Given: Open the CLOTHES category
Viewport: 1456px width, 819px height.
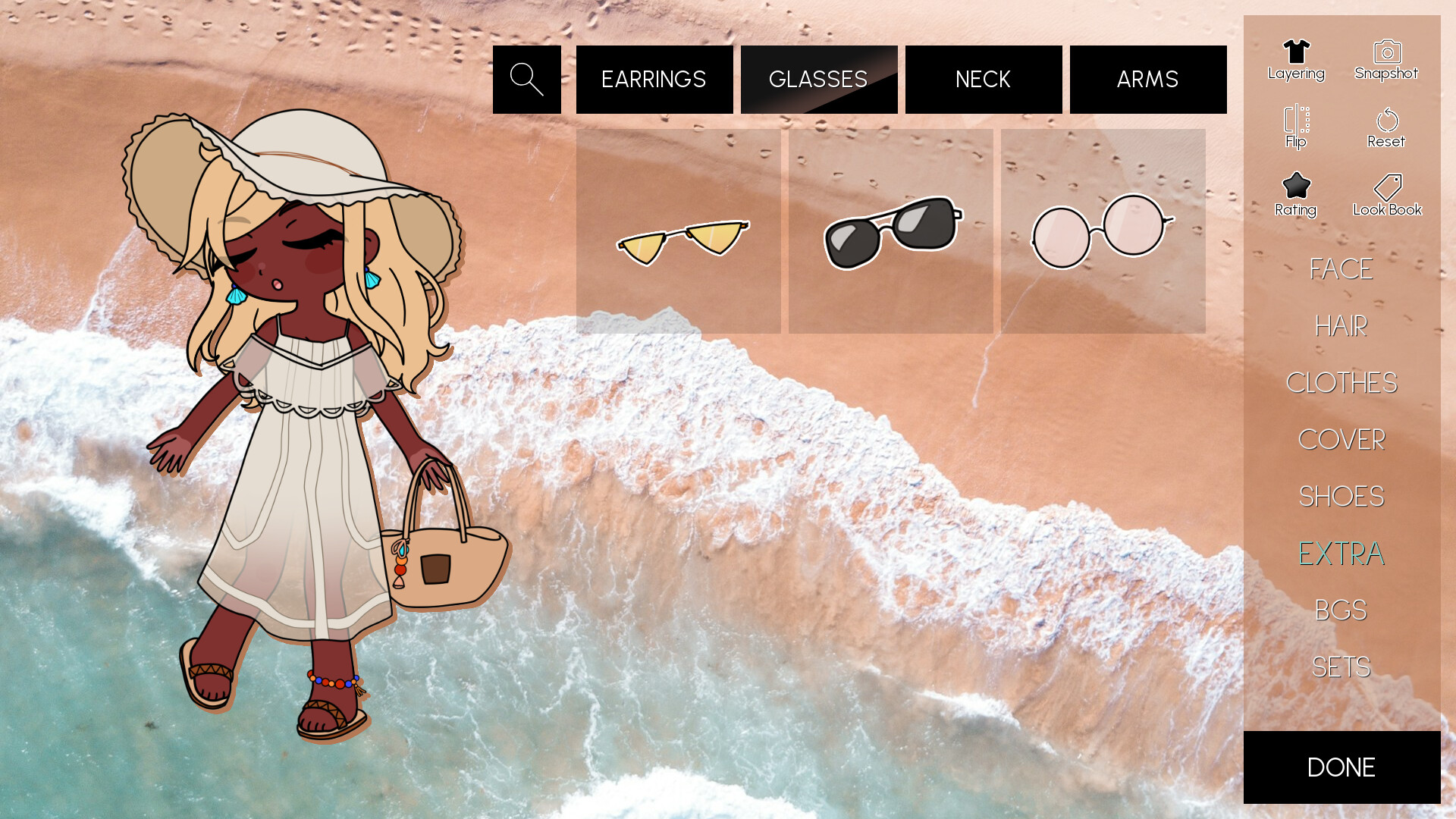Looking at the screenshot, I should (1342, 384).
